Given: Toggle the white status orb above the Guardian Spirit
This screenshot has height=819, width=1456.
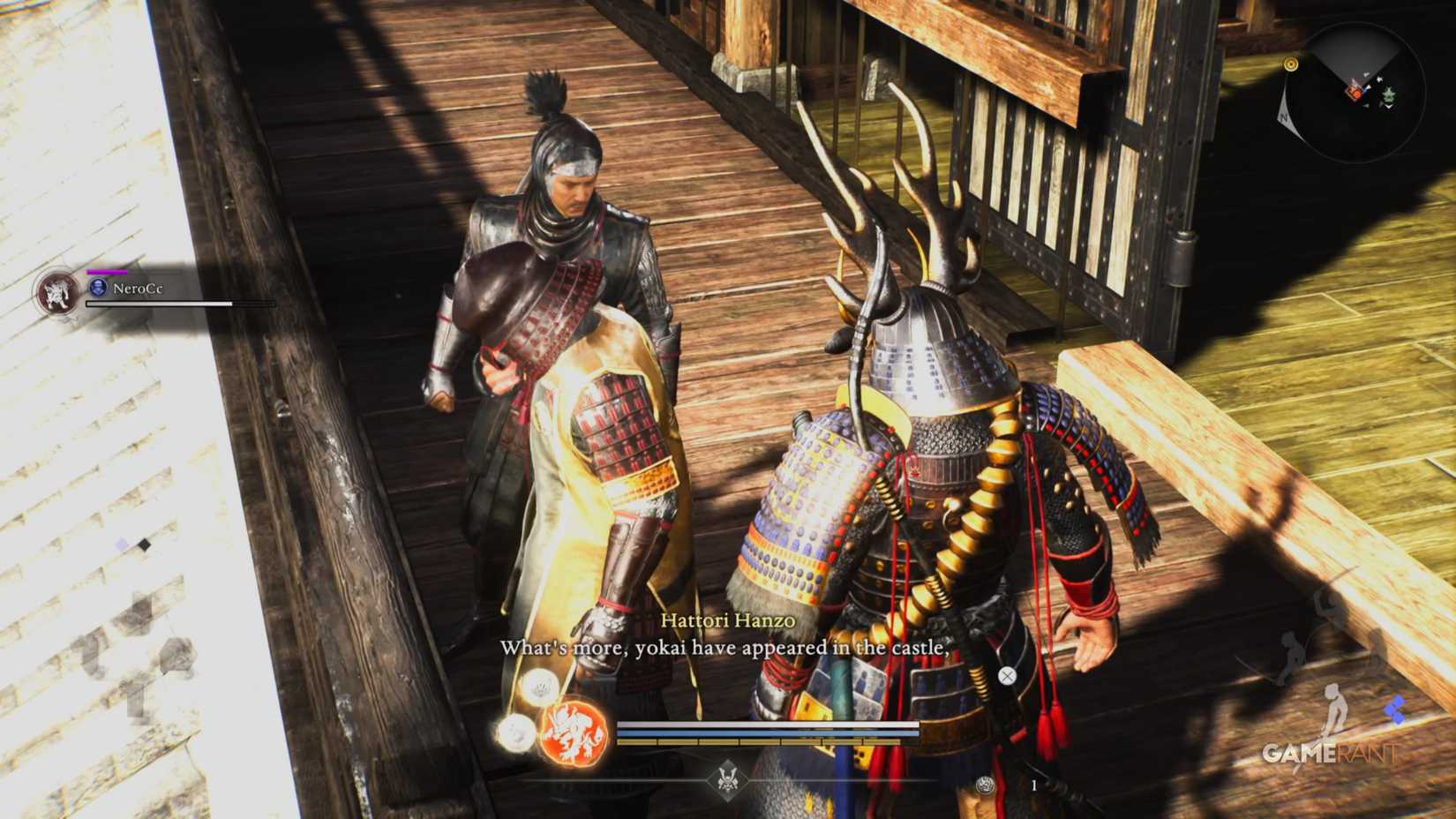Looking at the screenshot, I should pos(541,687).
